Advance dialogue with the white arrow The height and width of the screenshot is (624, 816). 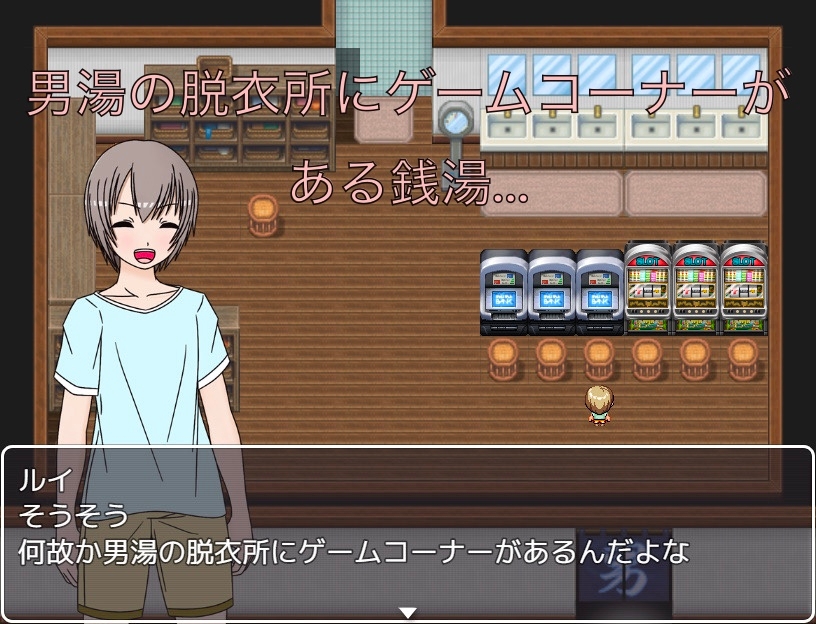pos(407,612)
